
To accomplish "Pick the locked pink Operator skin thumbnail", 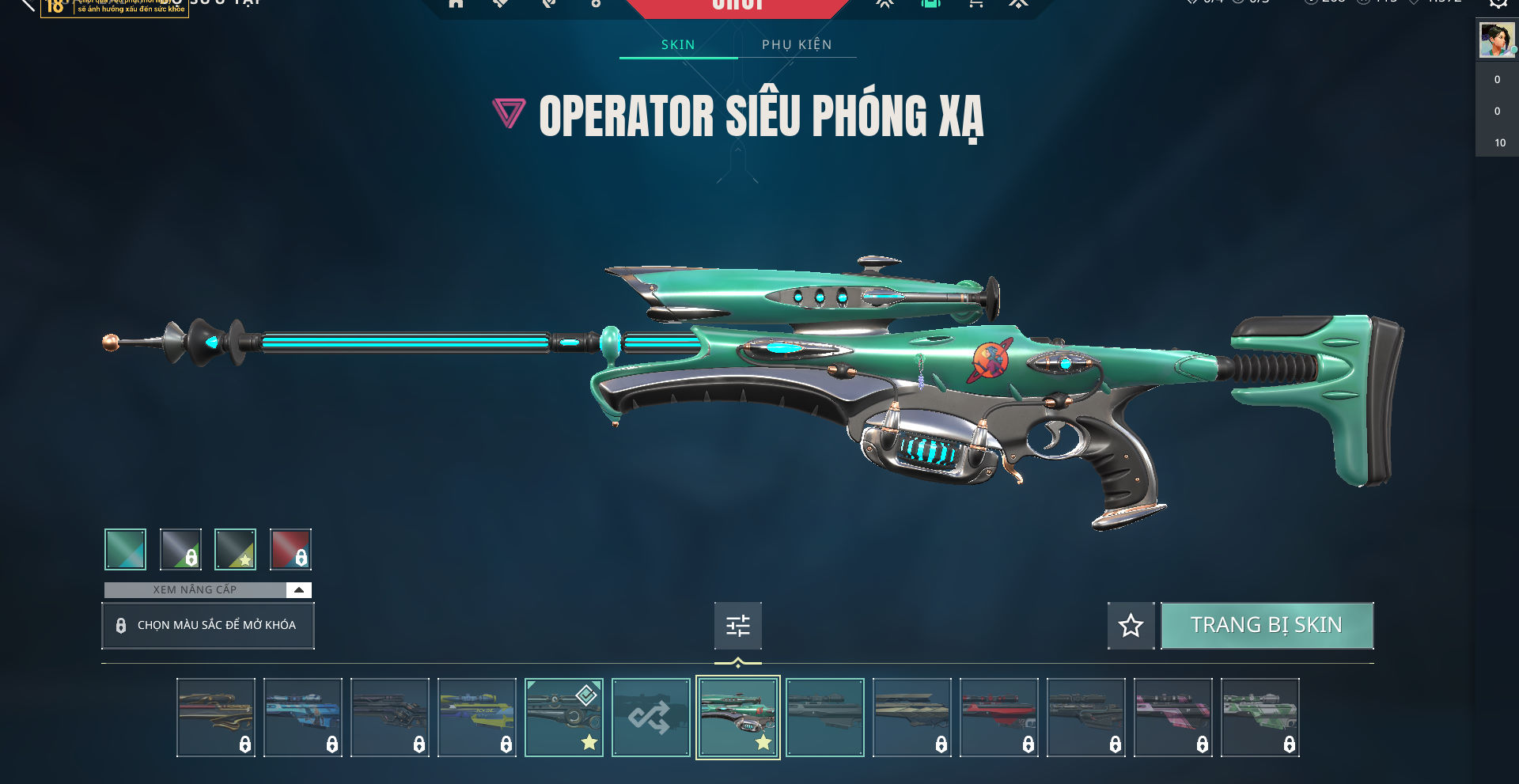I will [x=1173, y=718].
